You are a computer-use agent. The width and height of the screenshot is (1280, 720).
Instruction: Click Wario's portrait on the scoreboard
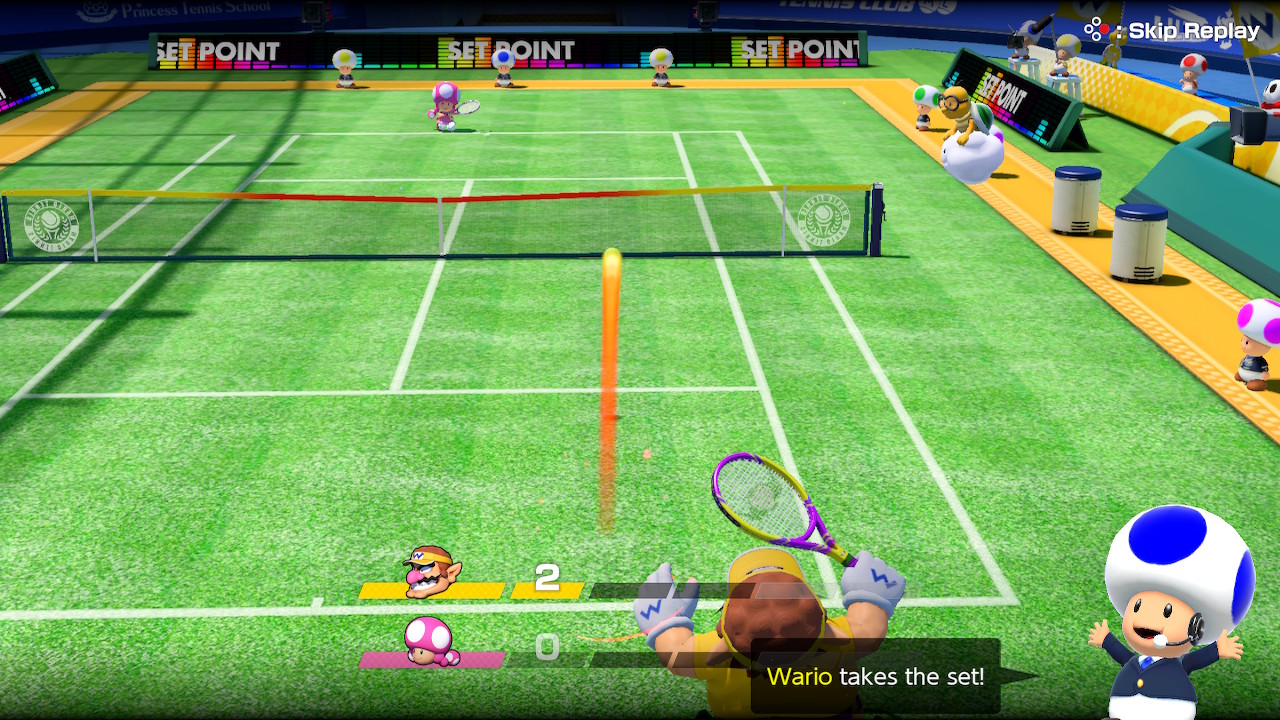[x=431, y=573]
